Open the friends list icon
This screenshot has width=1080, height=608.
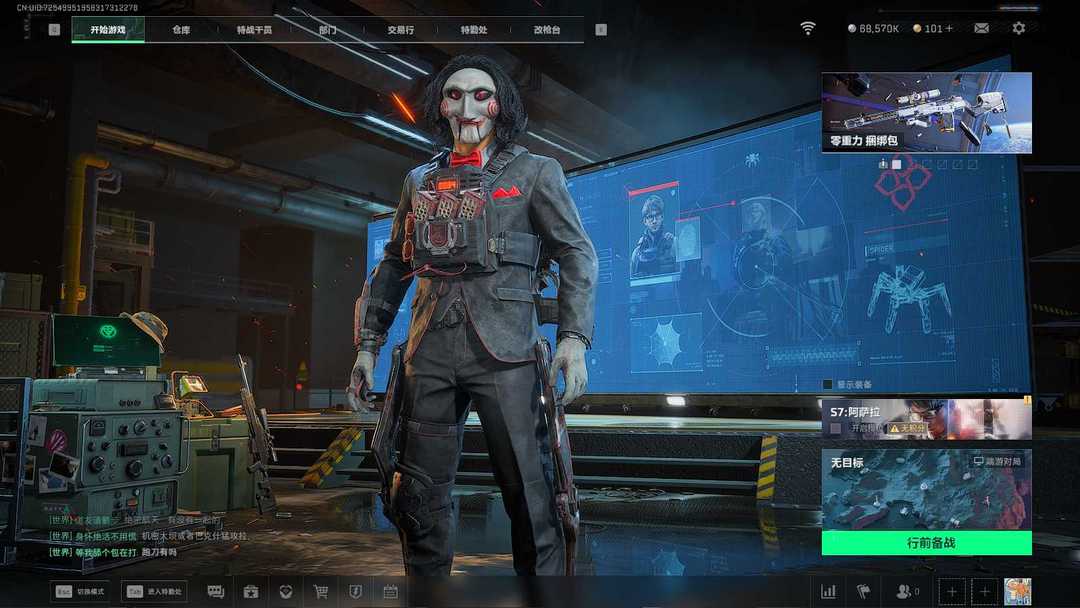[x=906, y=591]
